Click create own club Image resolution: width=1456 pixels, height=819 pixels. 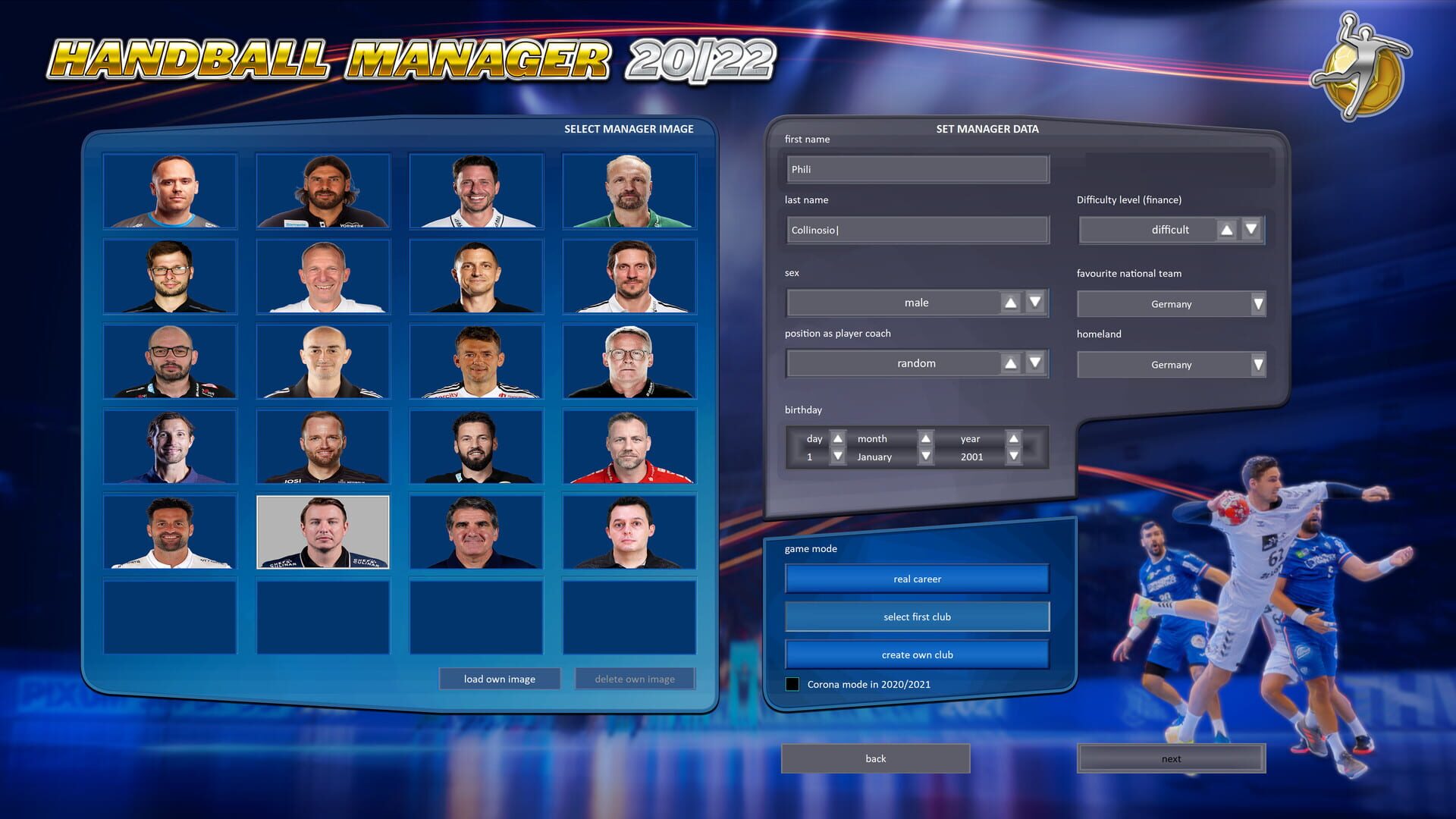[x=917, y=654]
